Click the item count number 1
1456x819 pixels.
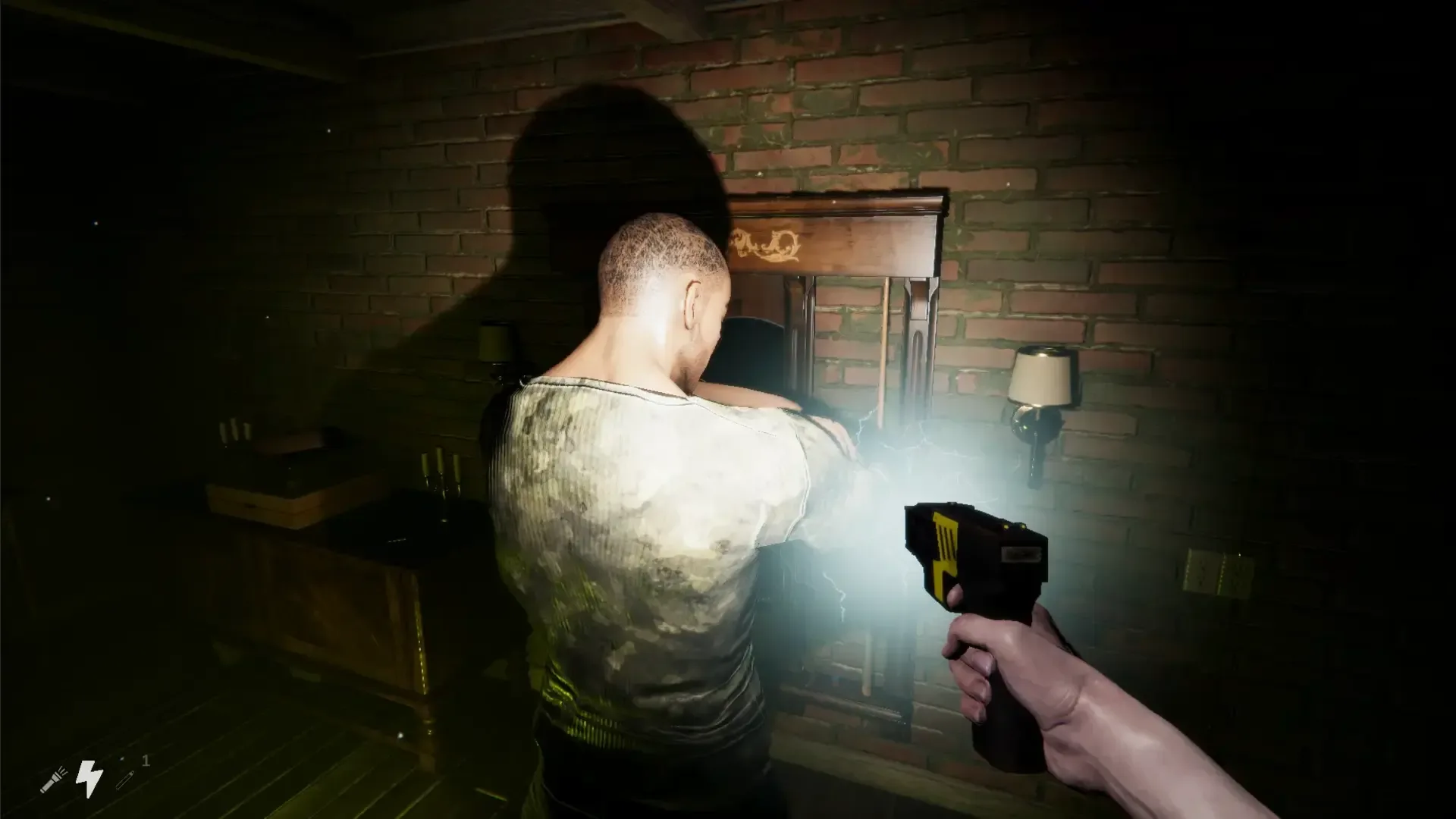[x=145, y=761]
